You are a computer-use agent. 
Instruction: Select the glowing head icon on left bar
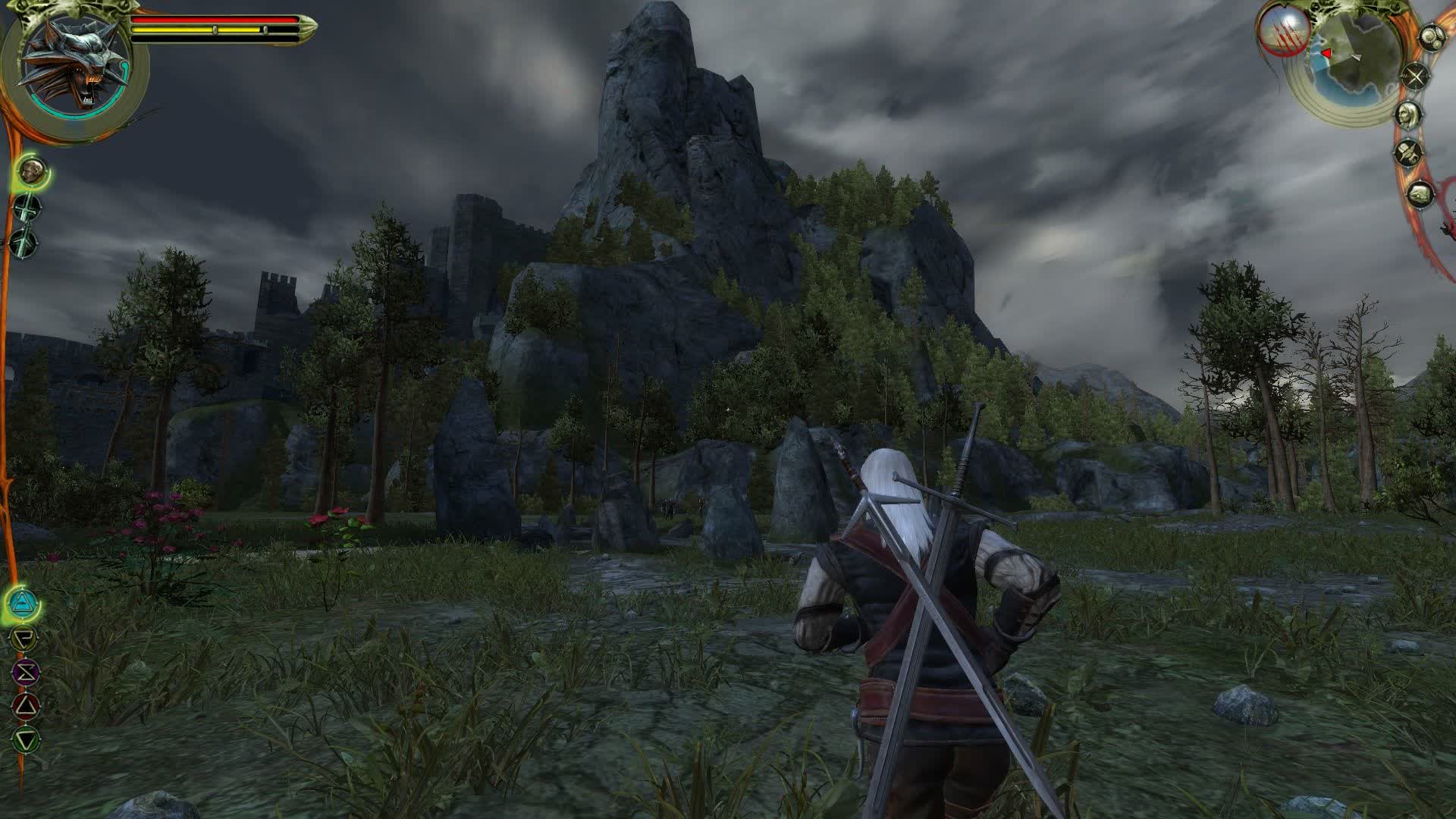[x=31, y=171]
